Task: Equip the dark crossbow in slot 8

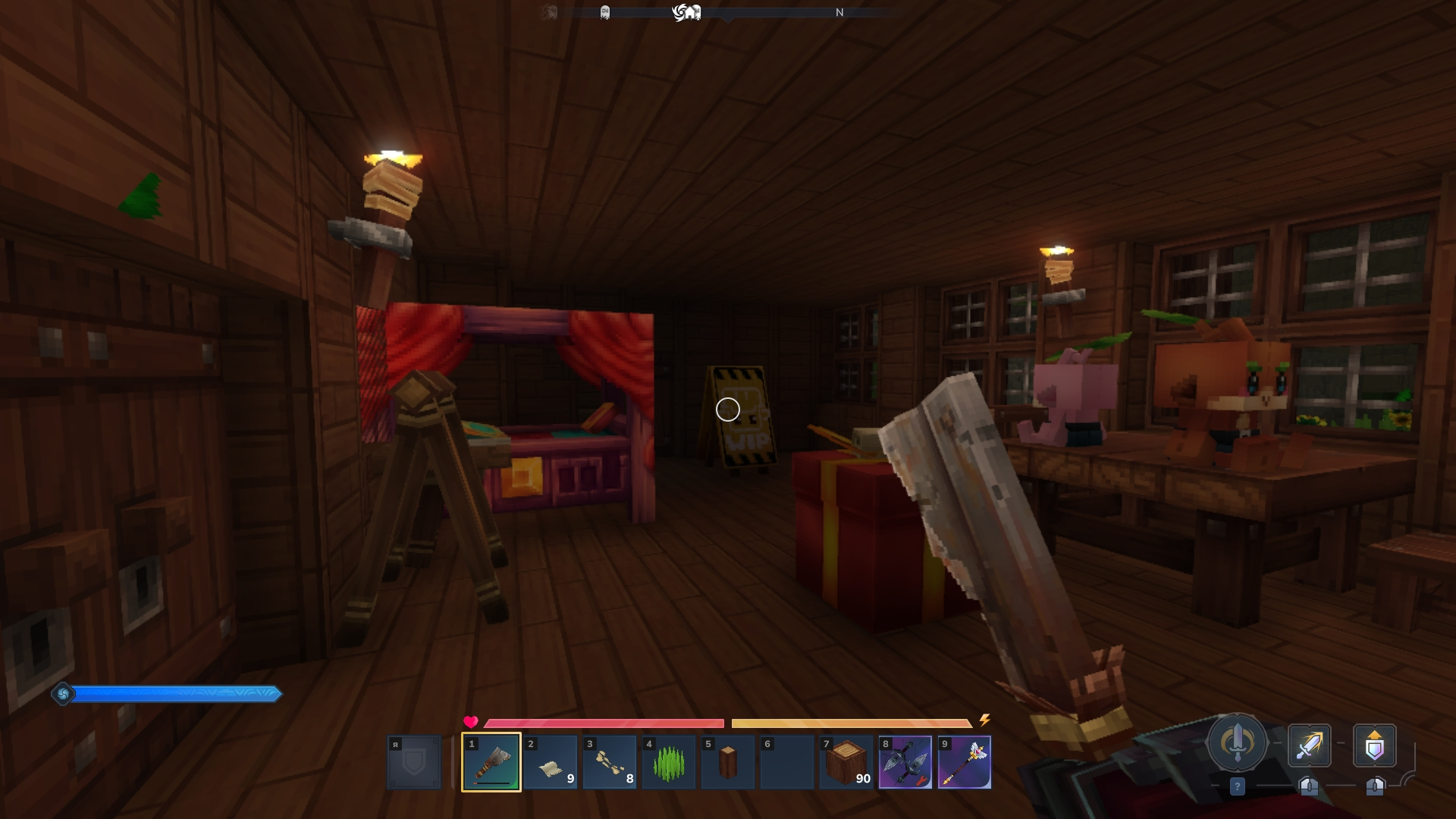Action: point(905,762)
